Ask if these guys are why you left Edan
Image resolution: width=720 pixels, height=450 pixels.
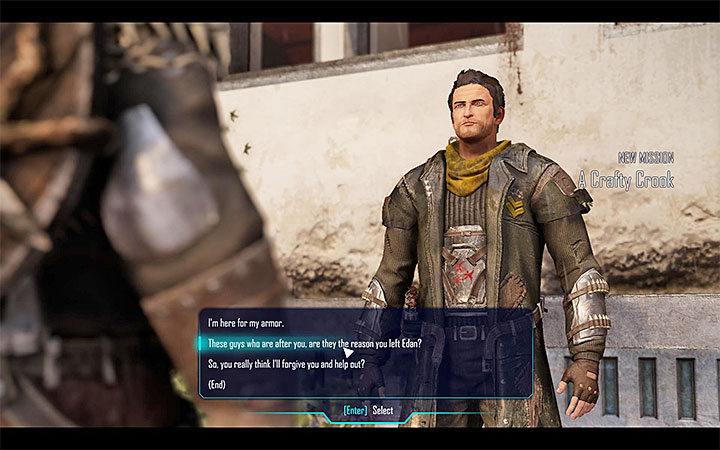(315, 343)
